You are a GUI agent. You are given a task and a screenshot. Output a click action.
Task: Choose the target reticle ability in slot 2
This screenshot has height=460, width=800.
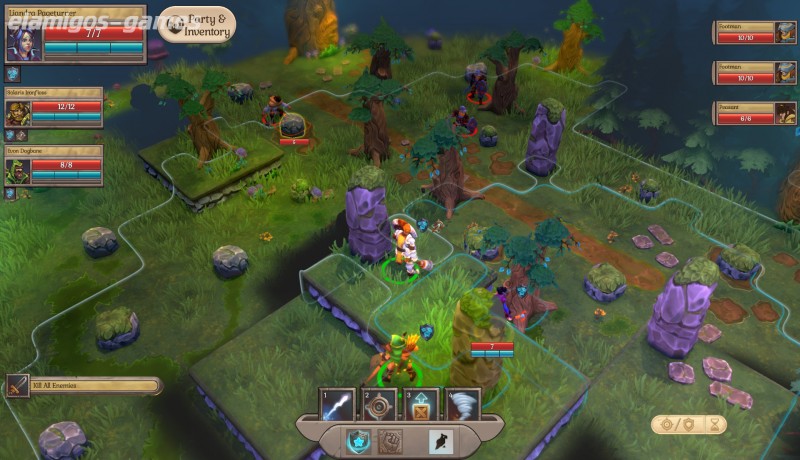coord(379,405)
